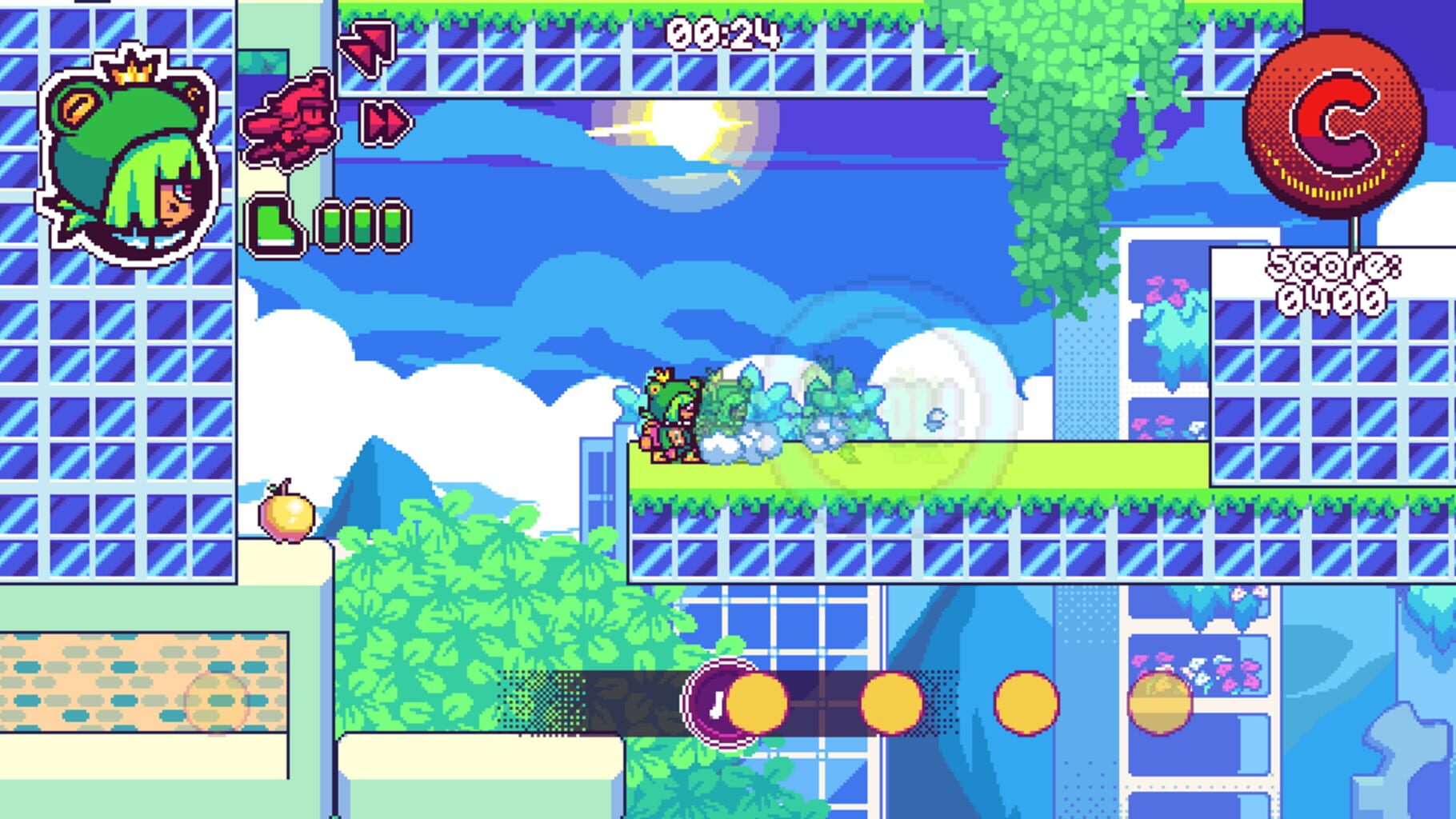
Task: Select the double-arrow fast-forward ability icon
Action: point(384,120)
